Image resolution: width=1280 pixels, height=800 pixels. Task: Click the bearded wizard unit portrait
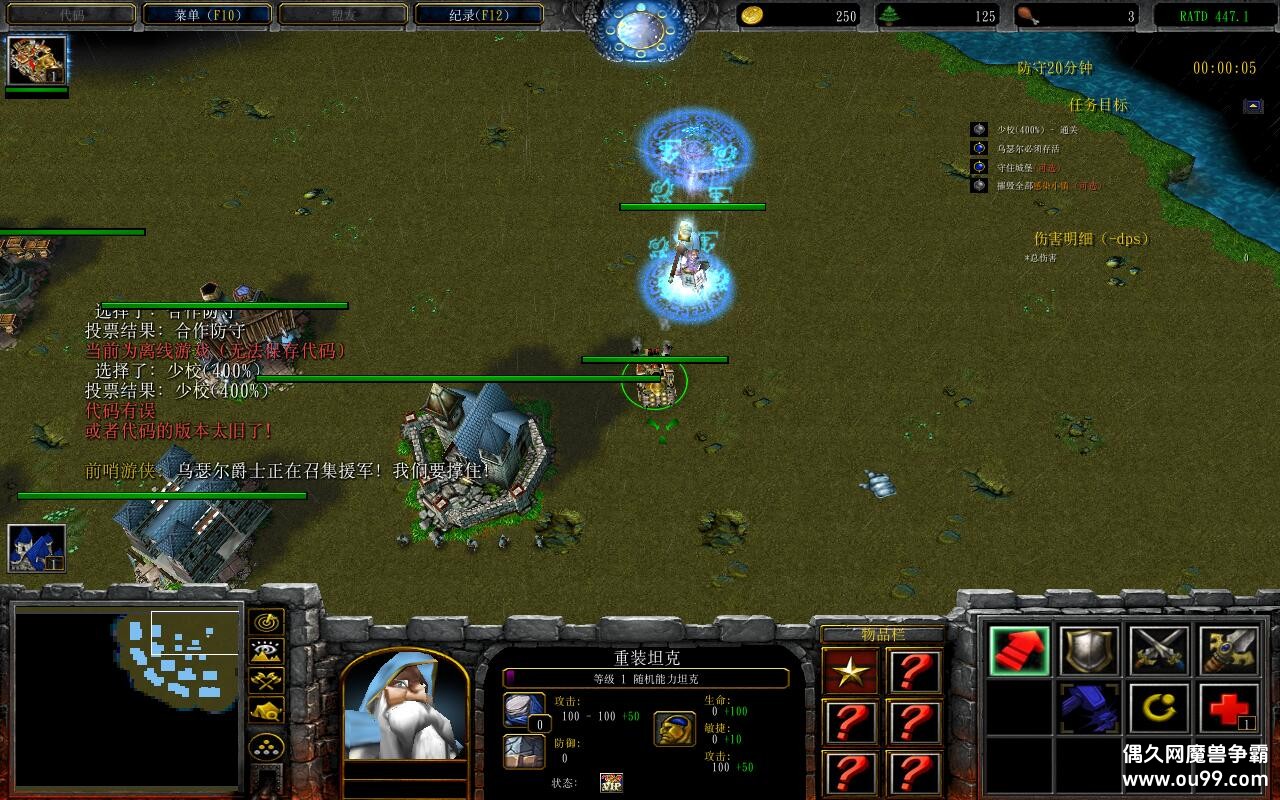pyautogui.click(x=404, y=707)
